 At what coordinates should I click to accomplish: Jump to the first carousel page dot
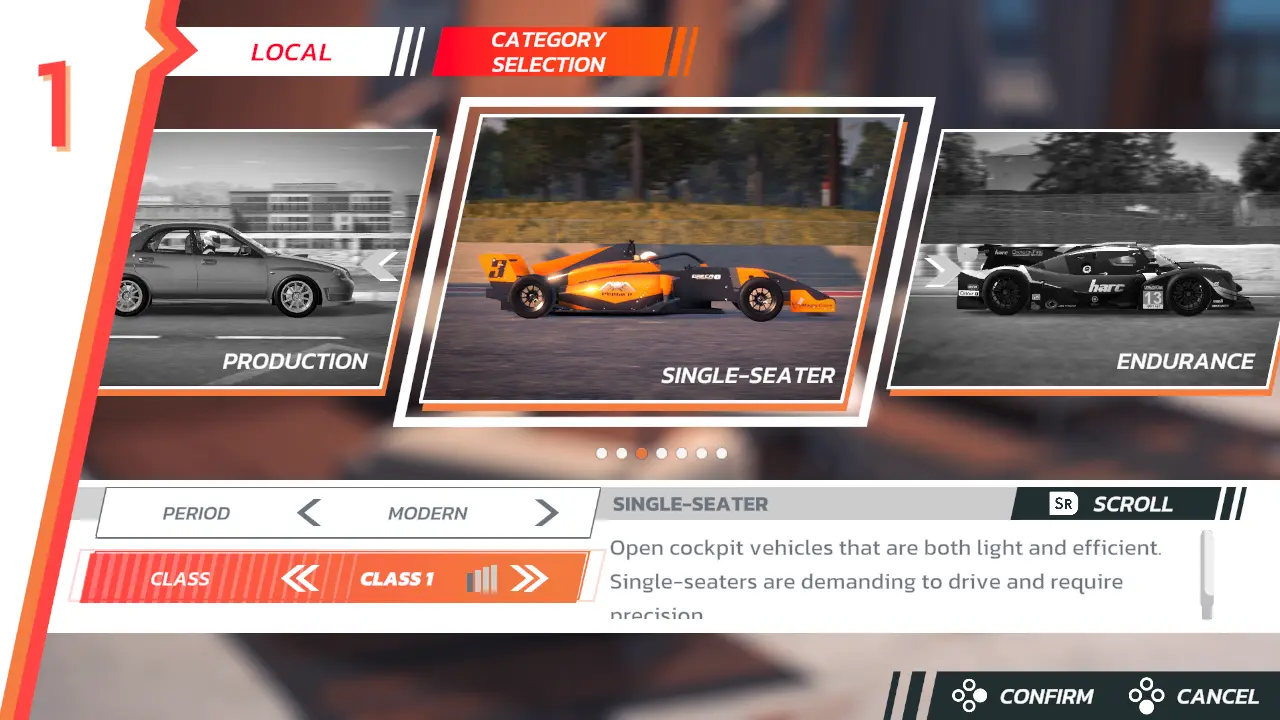pos(601,453)
